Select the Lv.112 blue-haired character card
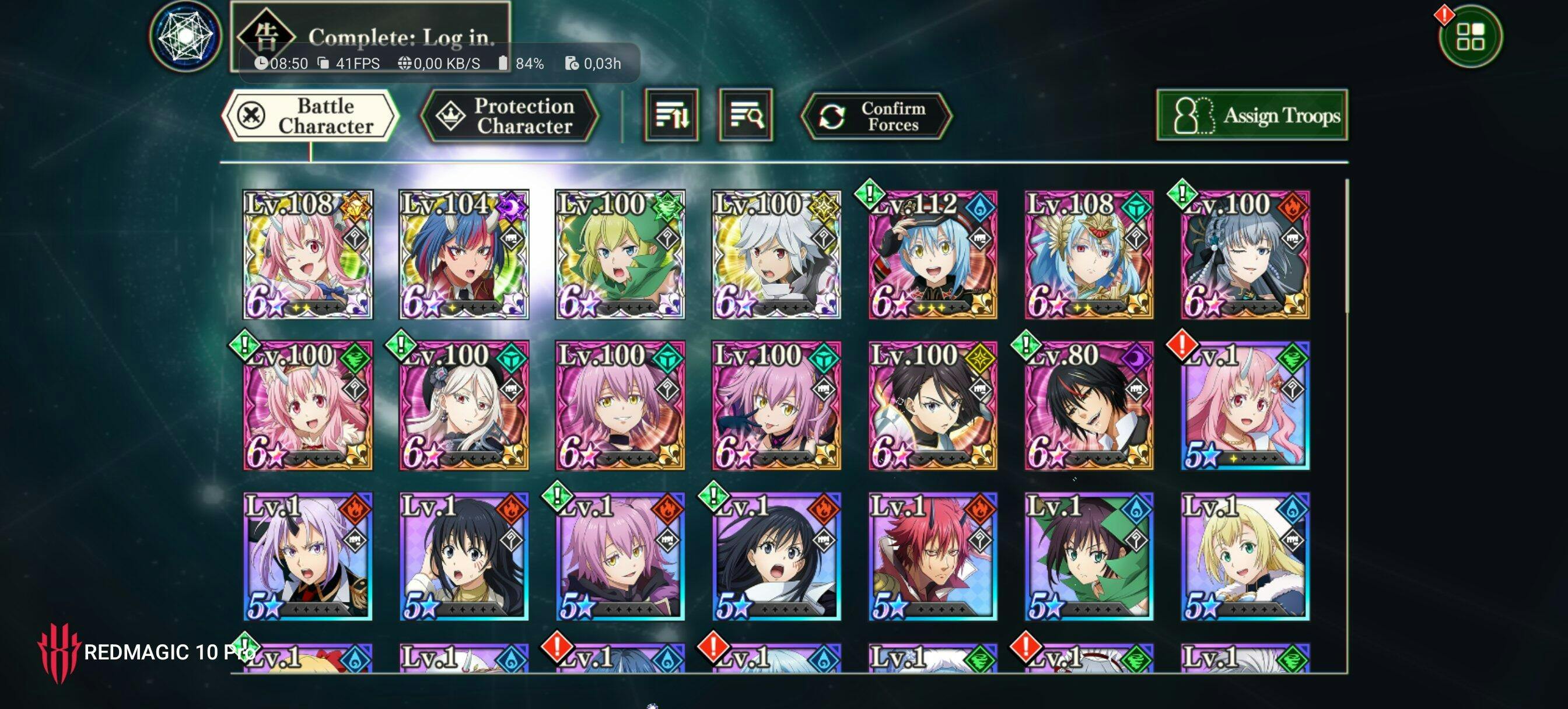Image resolution: width=1568 pixels, height=709 pixels. pos(933,254)
